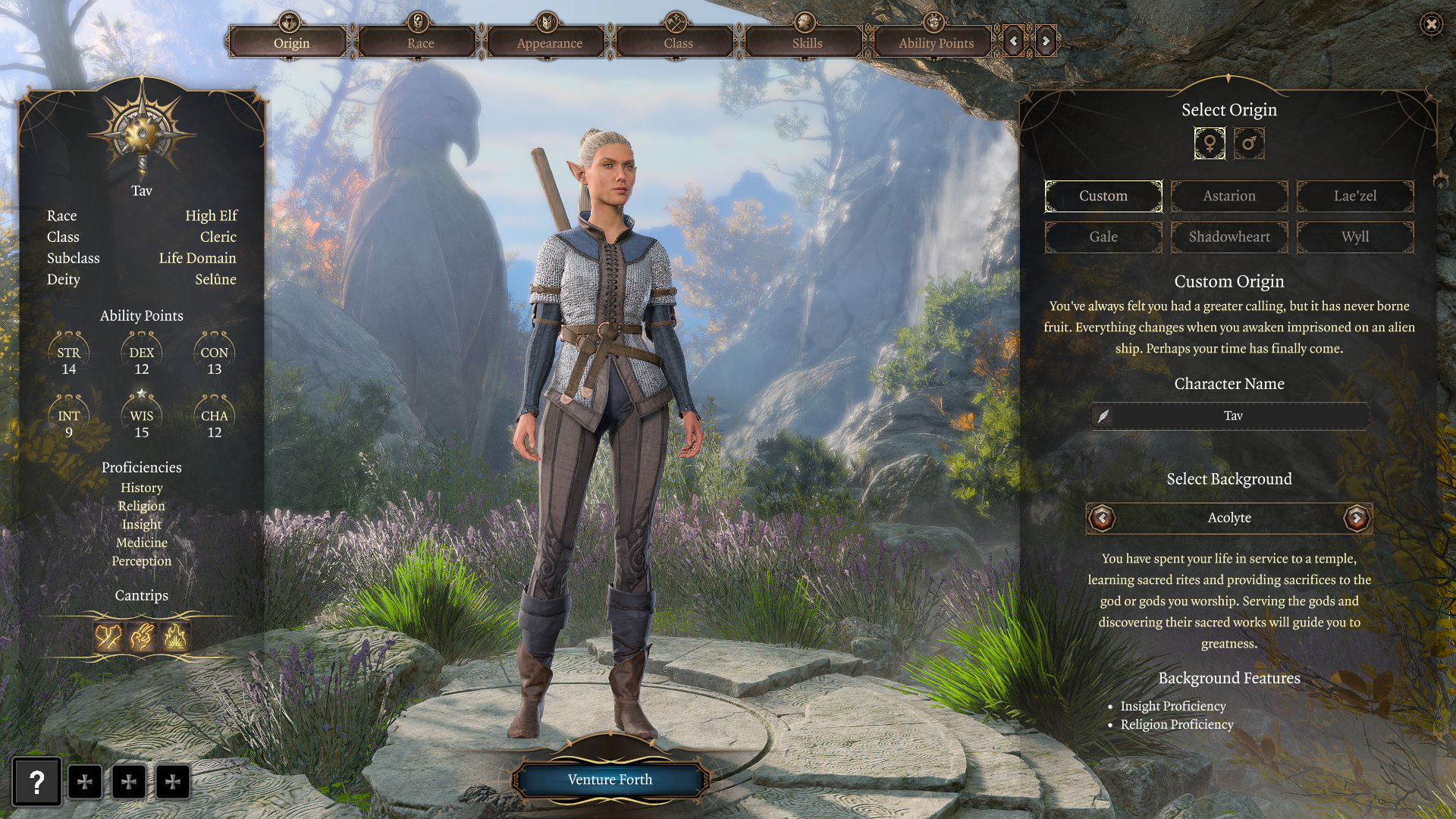
Task: Close the character creation screen
Action: coord(1431,24)
